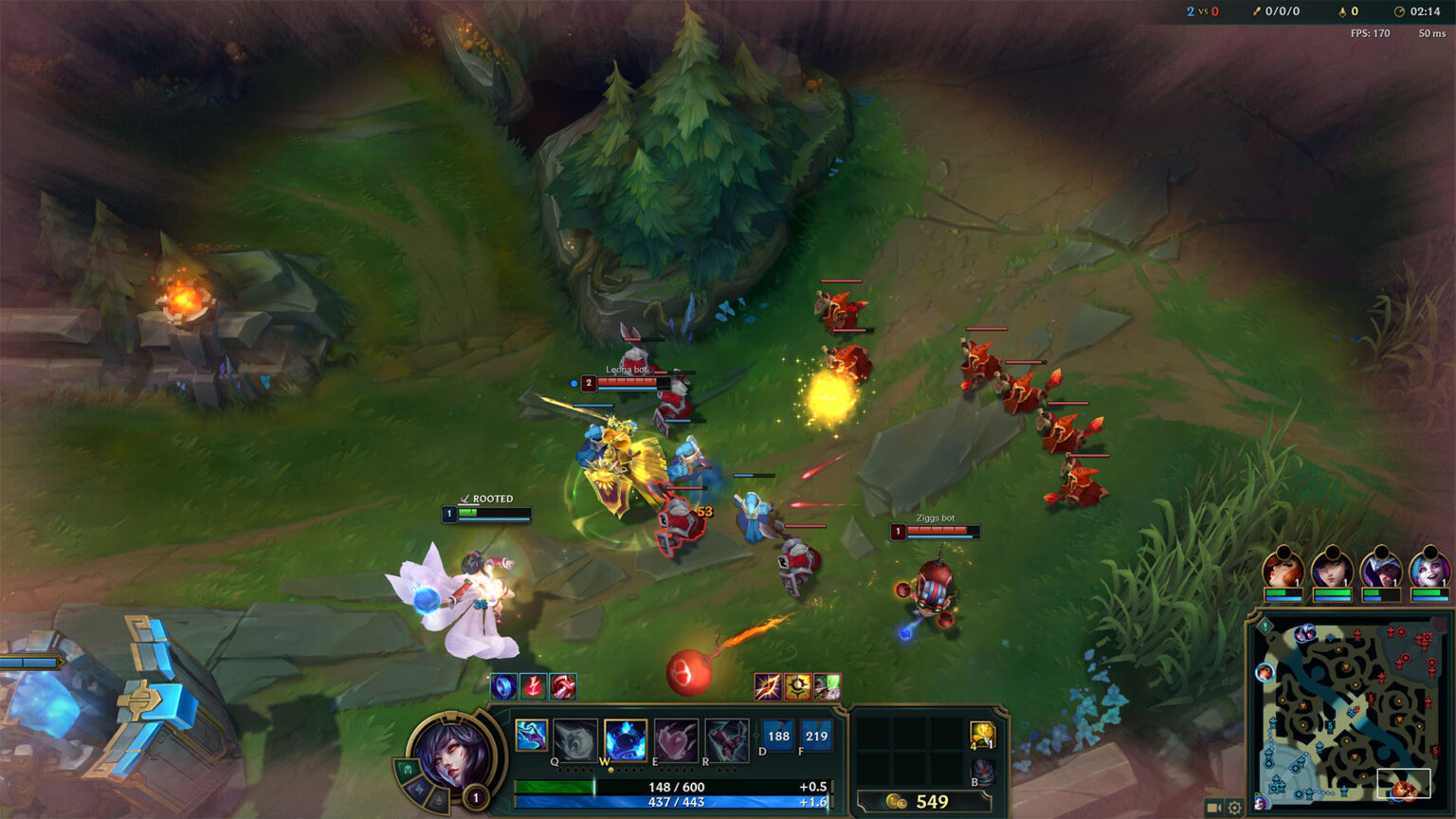Cast the Fox-Fire W ability

626,738
